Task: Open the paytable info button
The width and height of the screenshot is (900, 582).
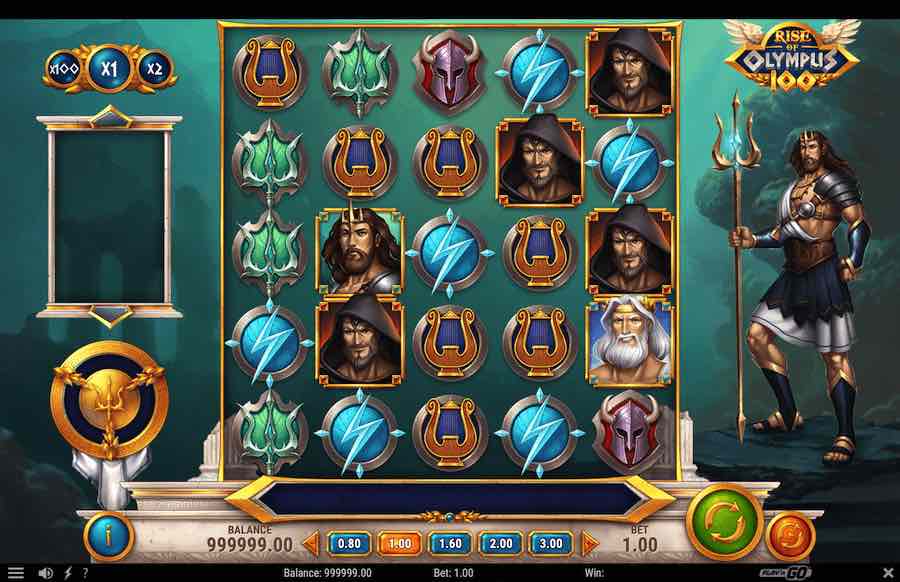Action: (x=110, y=536)
